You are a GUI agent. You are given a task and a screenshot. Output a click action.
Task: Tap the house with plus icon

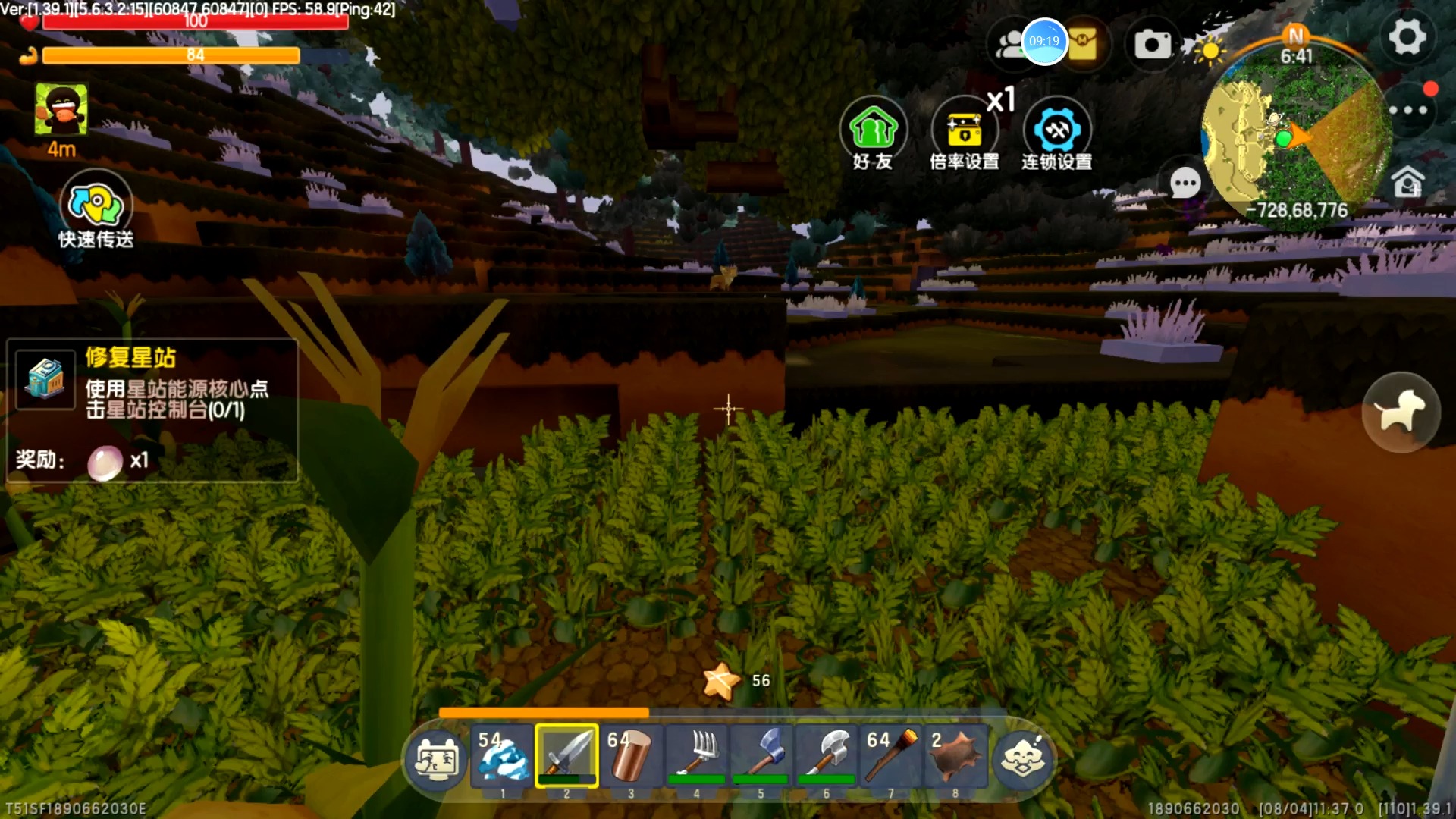coord(1408,183)
